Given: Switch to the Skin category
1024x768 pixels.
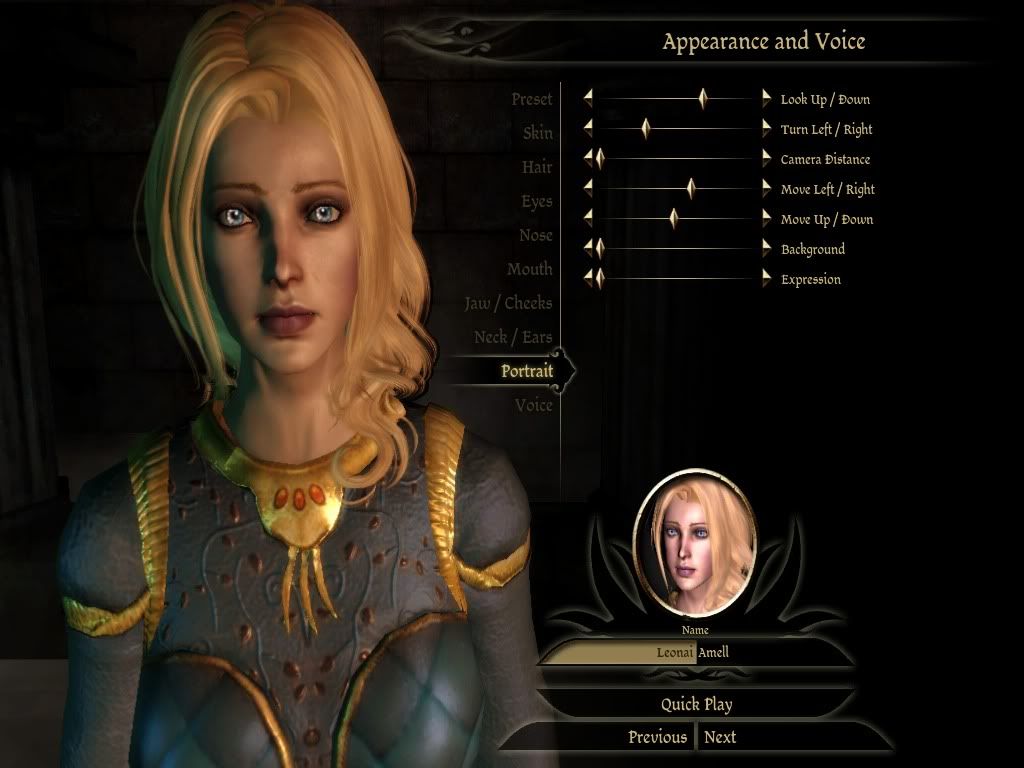Looking at the screenshot, I should point(537,133).
